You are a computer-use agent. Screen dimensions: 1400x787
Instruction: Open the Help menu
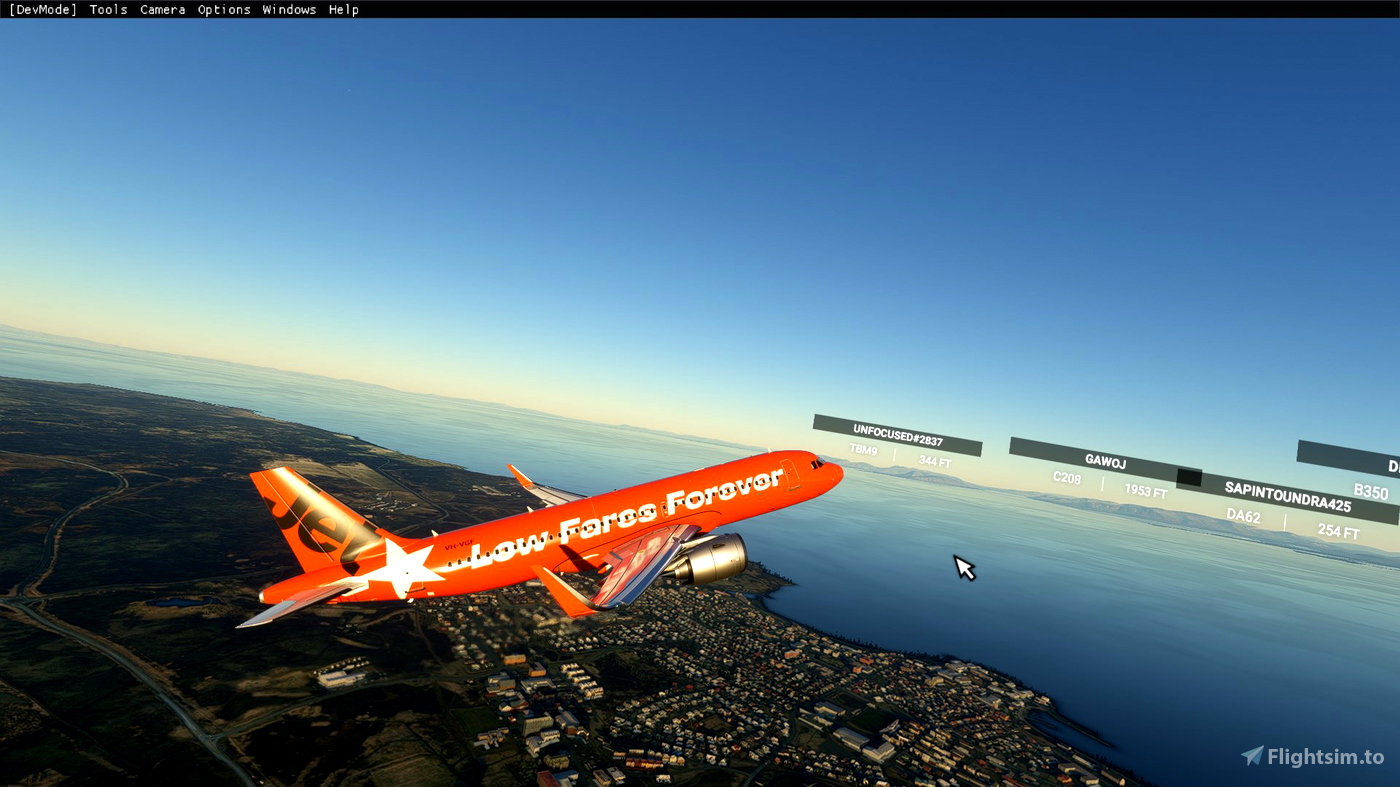[344, 9]
